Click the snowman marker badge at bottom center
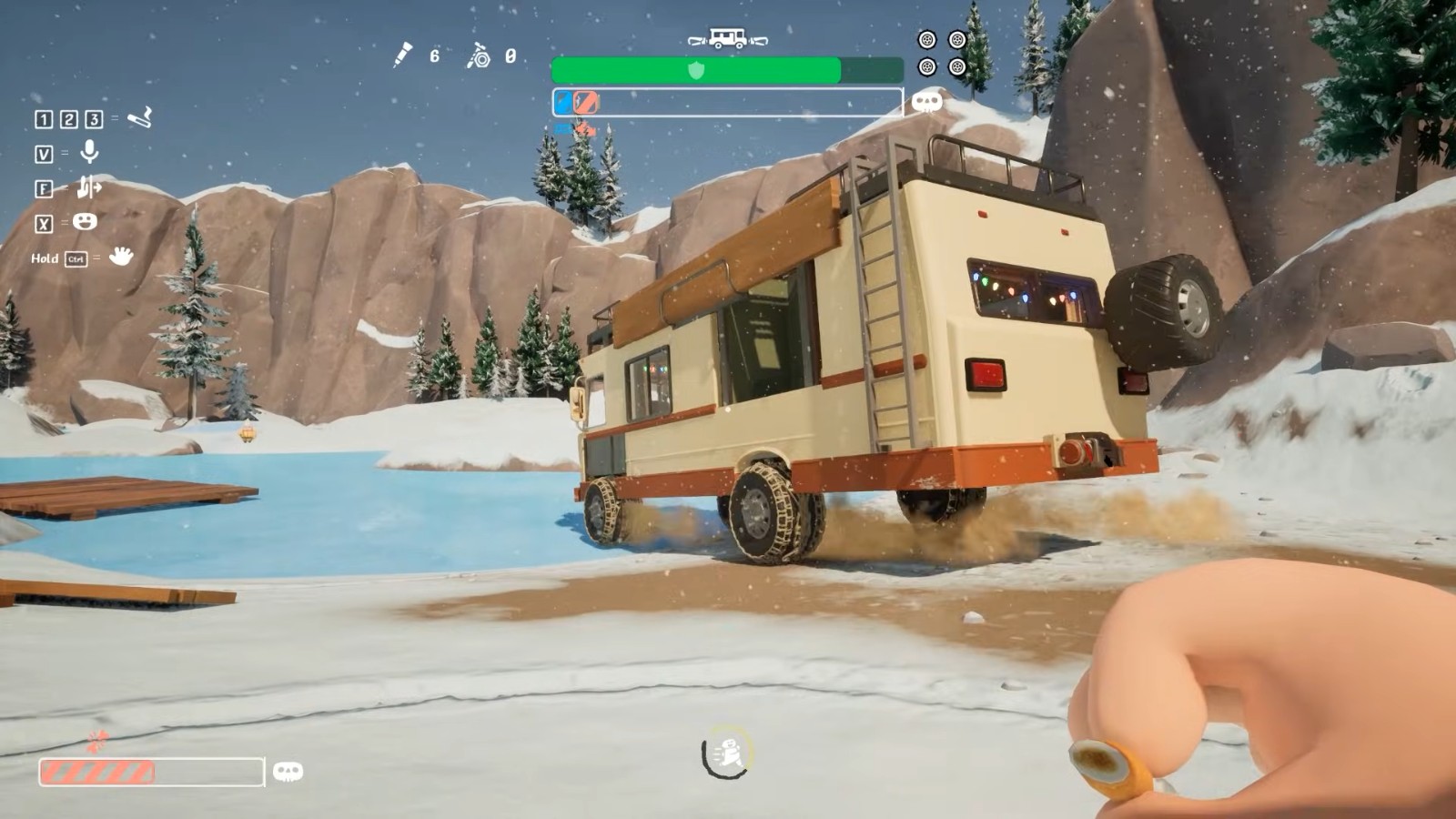Screen dimensions: 1456x819 (x=724, y=752)
